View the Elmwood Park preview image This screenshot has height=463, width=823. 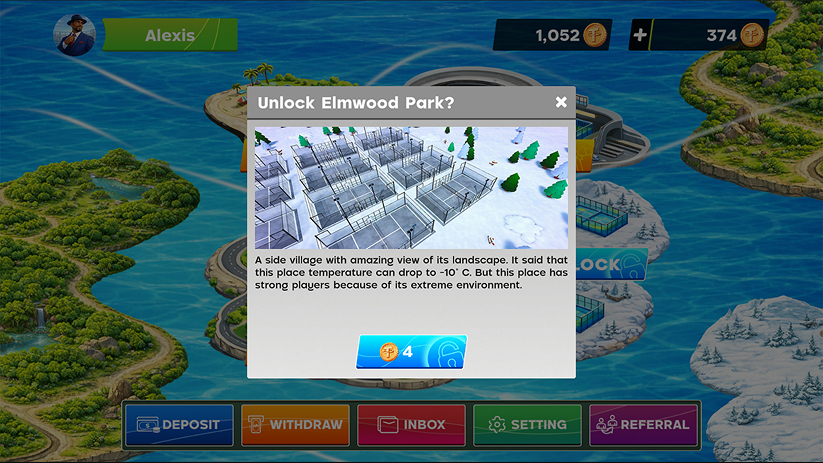(411, 187)
